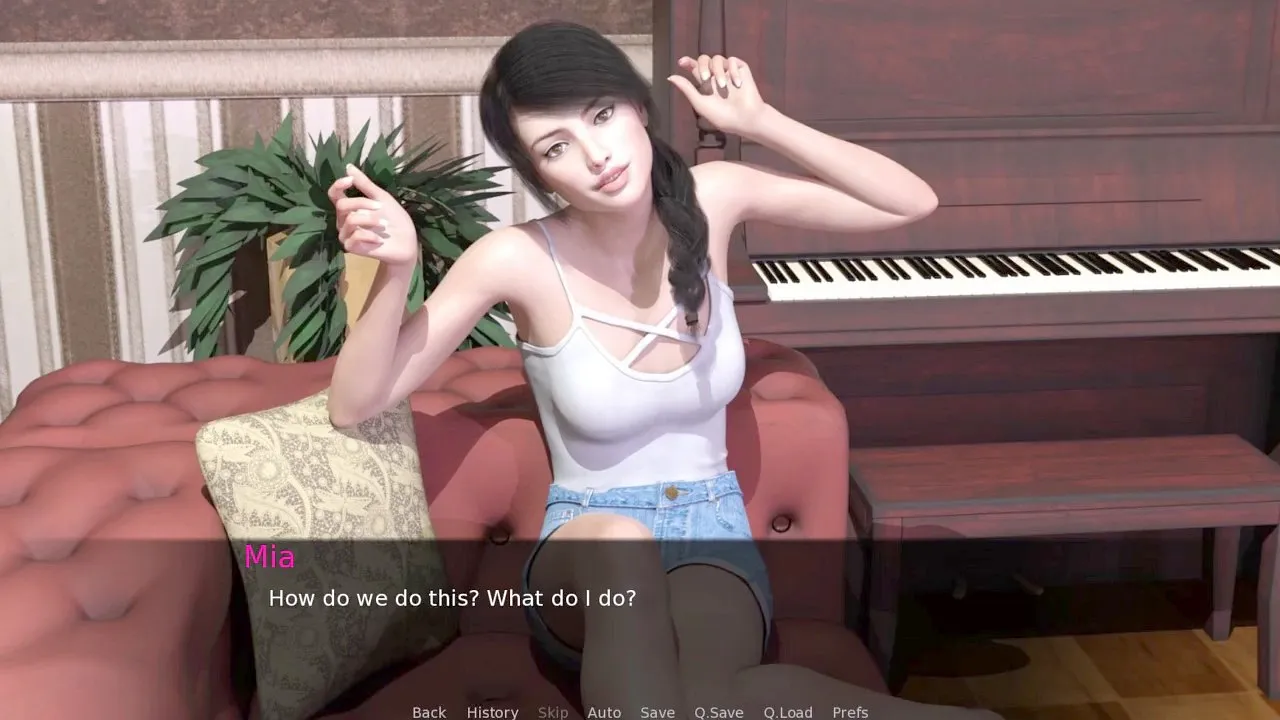The width and height of the screenshot is (1280, 720).
Task: Open the Prefs settings screen
Action: 850,712
